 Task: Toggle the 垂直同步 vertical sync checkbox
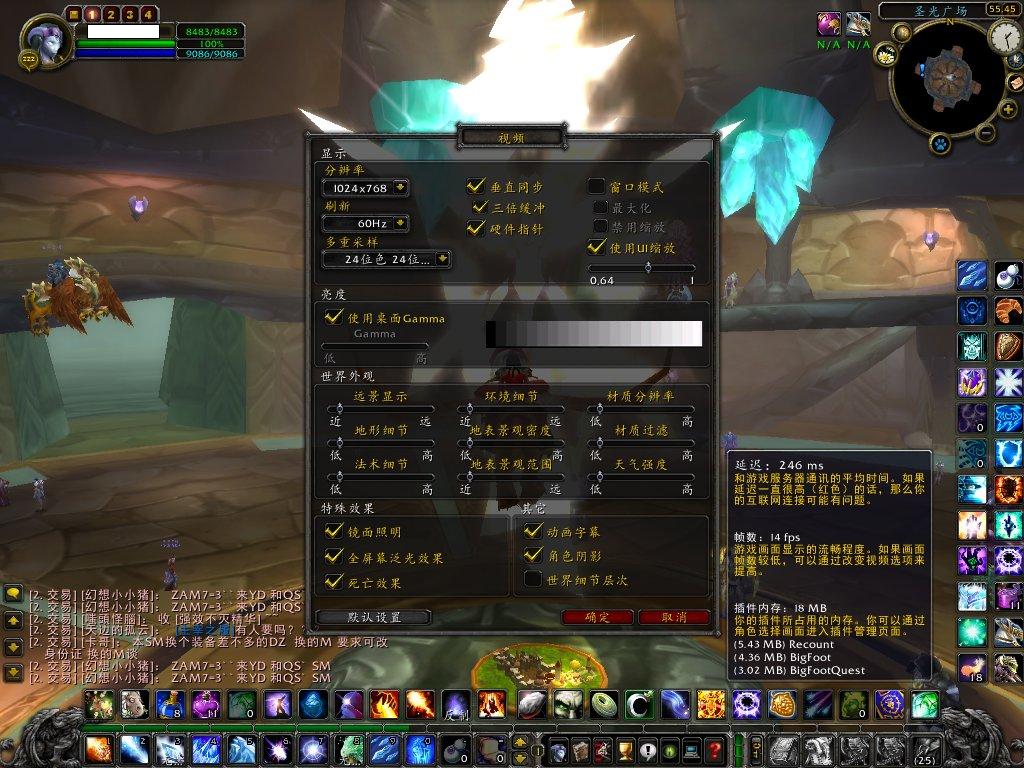pyautogui.click(x=476, y=186)
